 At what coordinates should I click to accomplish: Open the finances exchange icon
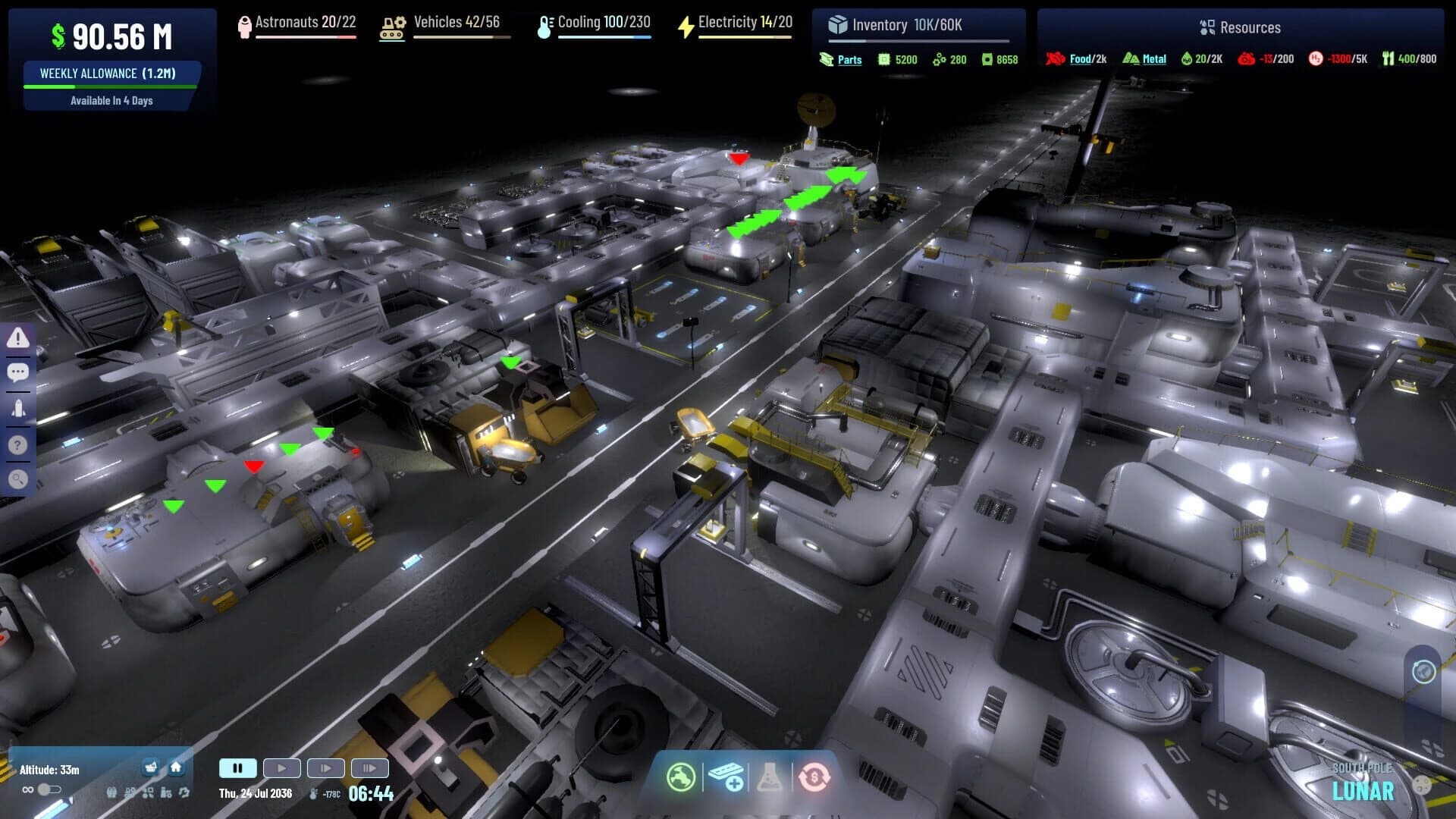813,776
